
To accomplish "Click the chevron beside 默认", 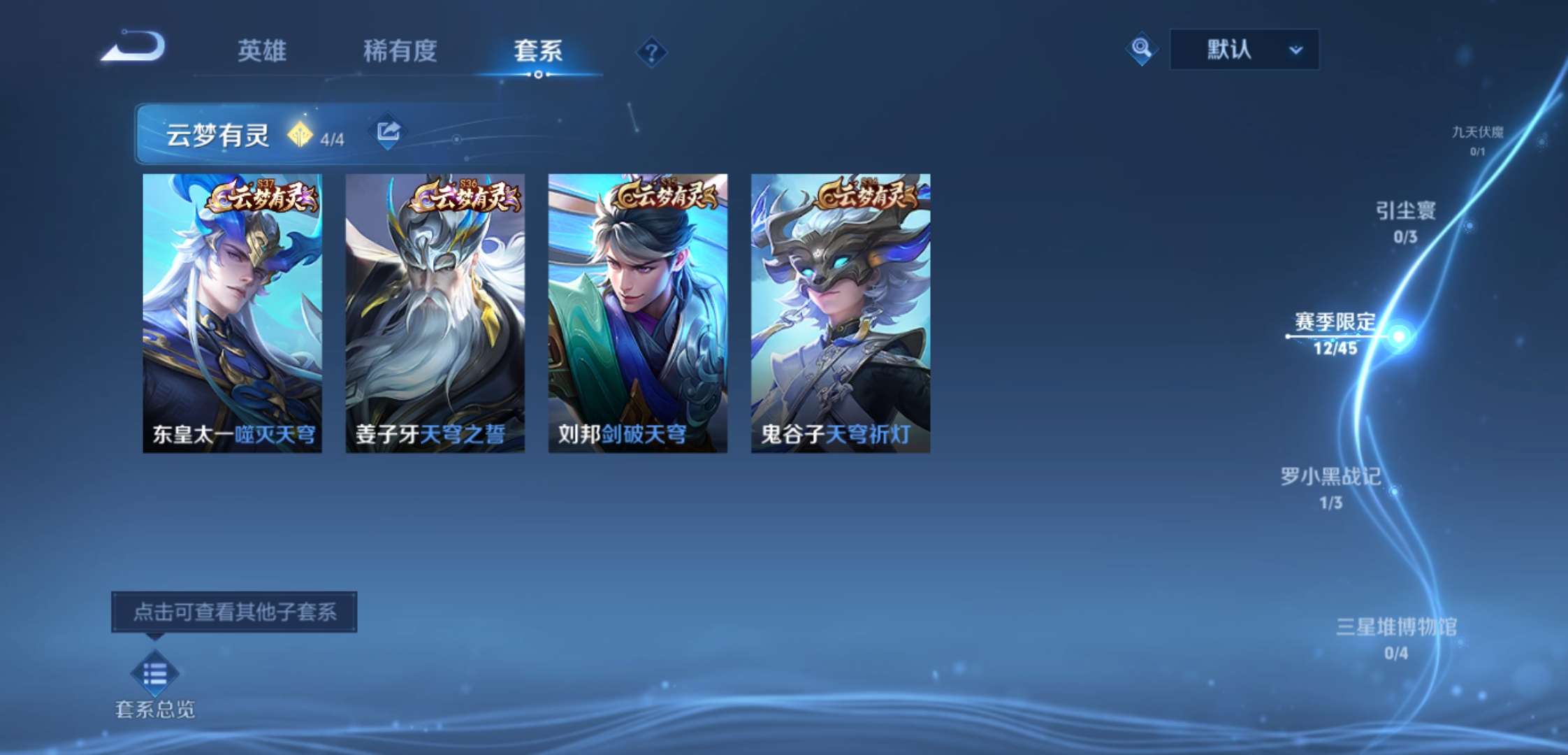I will pos(1295,51).
